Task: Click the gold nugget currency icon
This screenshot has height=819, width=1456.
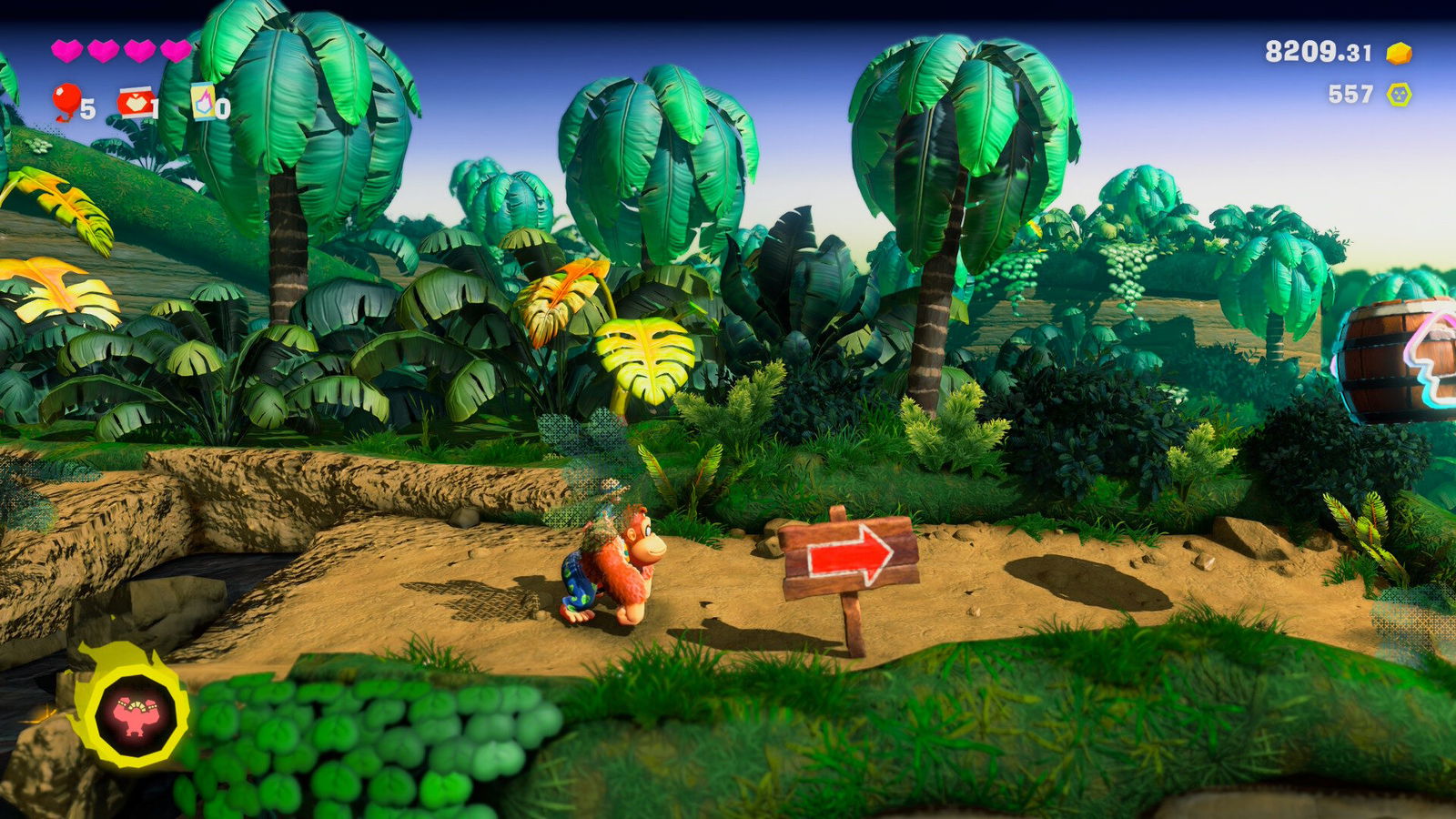Action: click(1399, 54)
